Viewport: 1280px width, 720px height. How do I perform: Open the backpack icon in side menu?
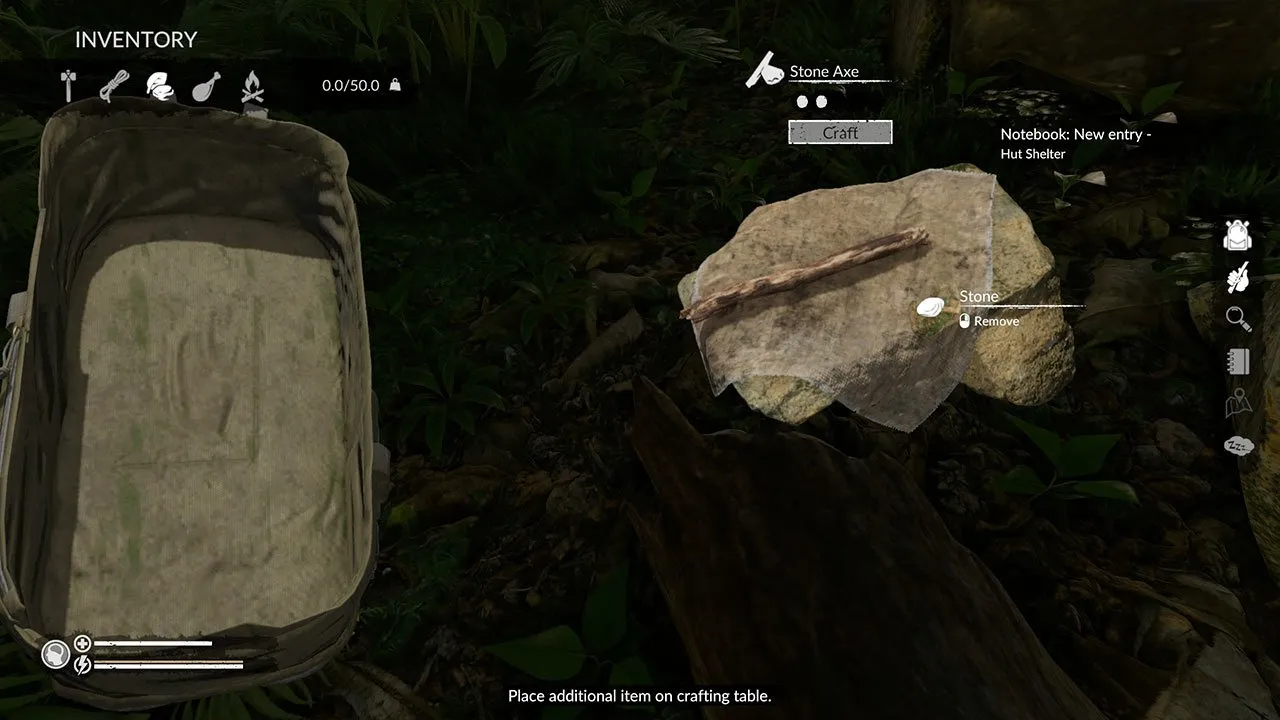(1239, 235)
